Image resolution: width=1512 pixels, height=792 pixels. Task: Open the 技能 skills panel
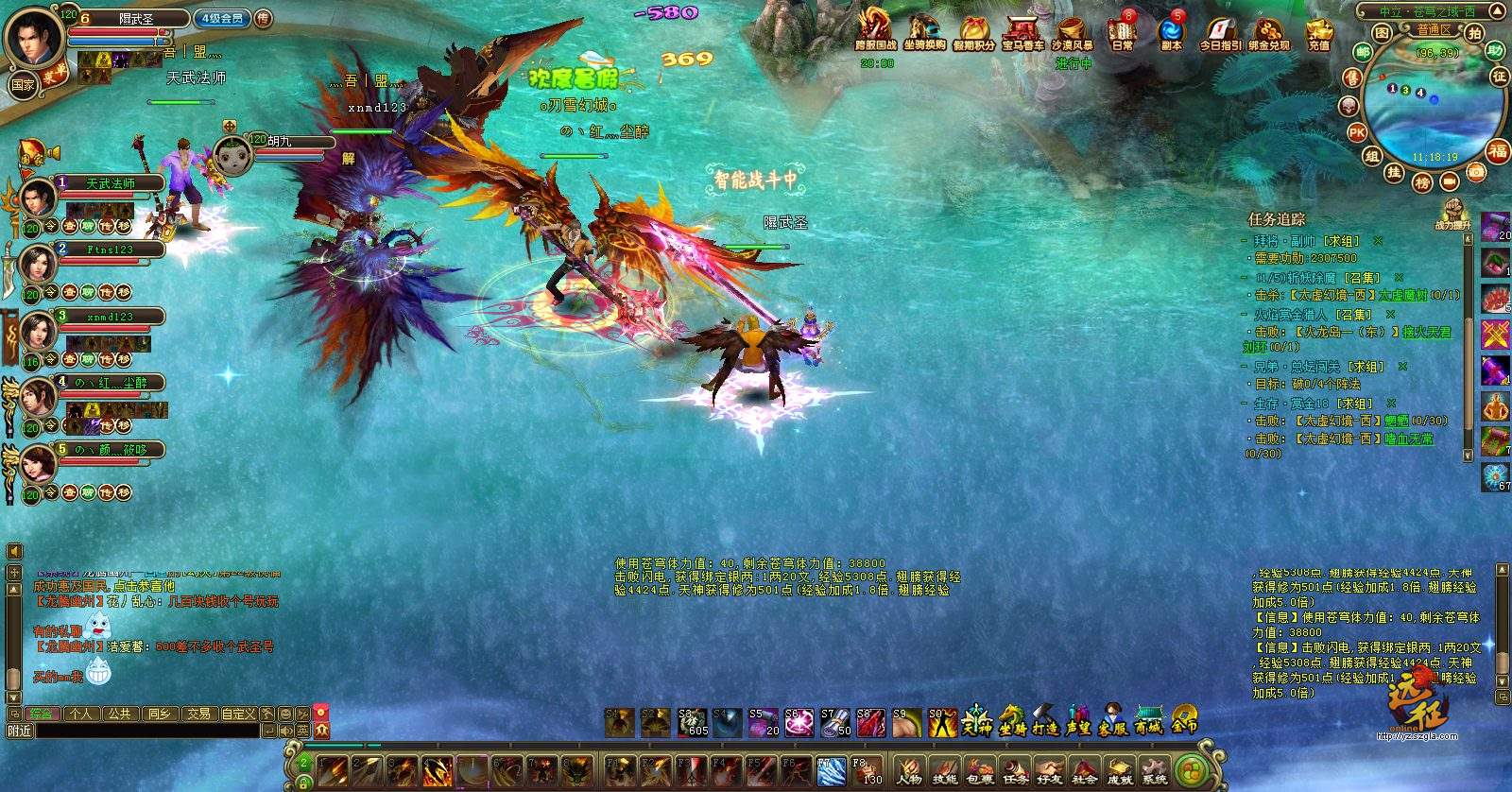[944, 770]
